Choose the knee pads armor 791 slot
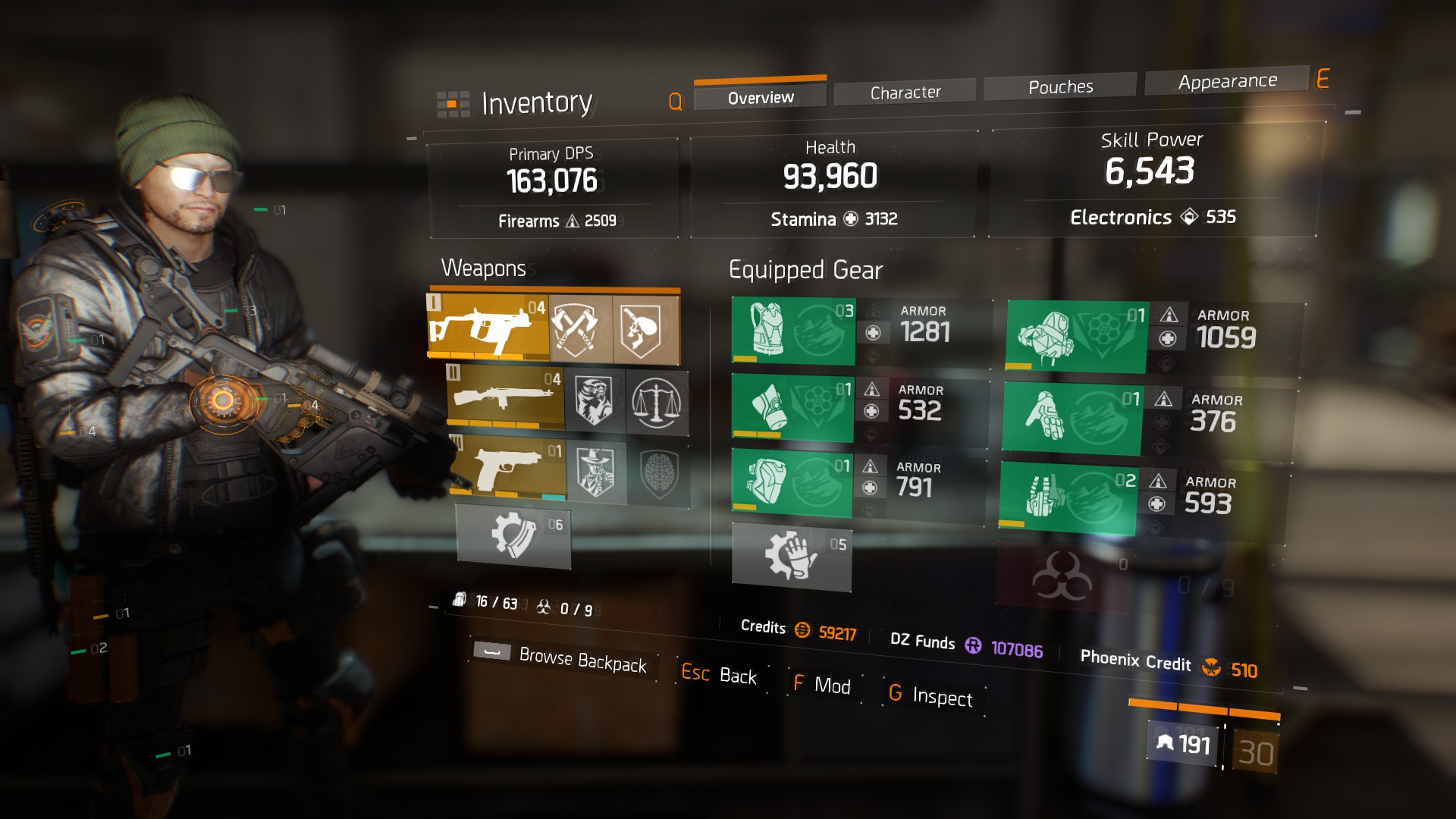 click(791, 482)
